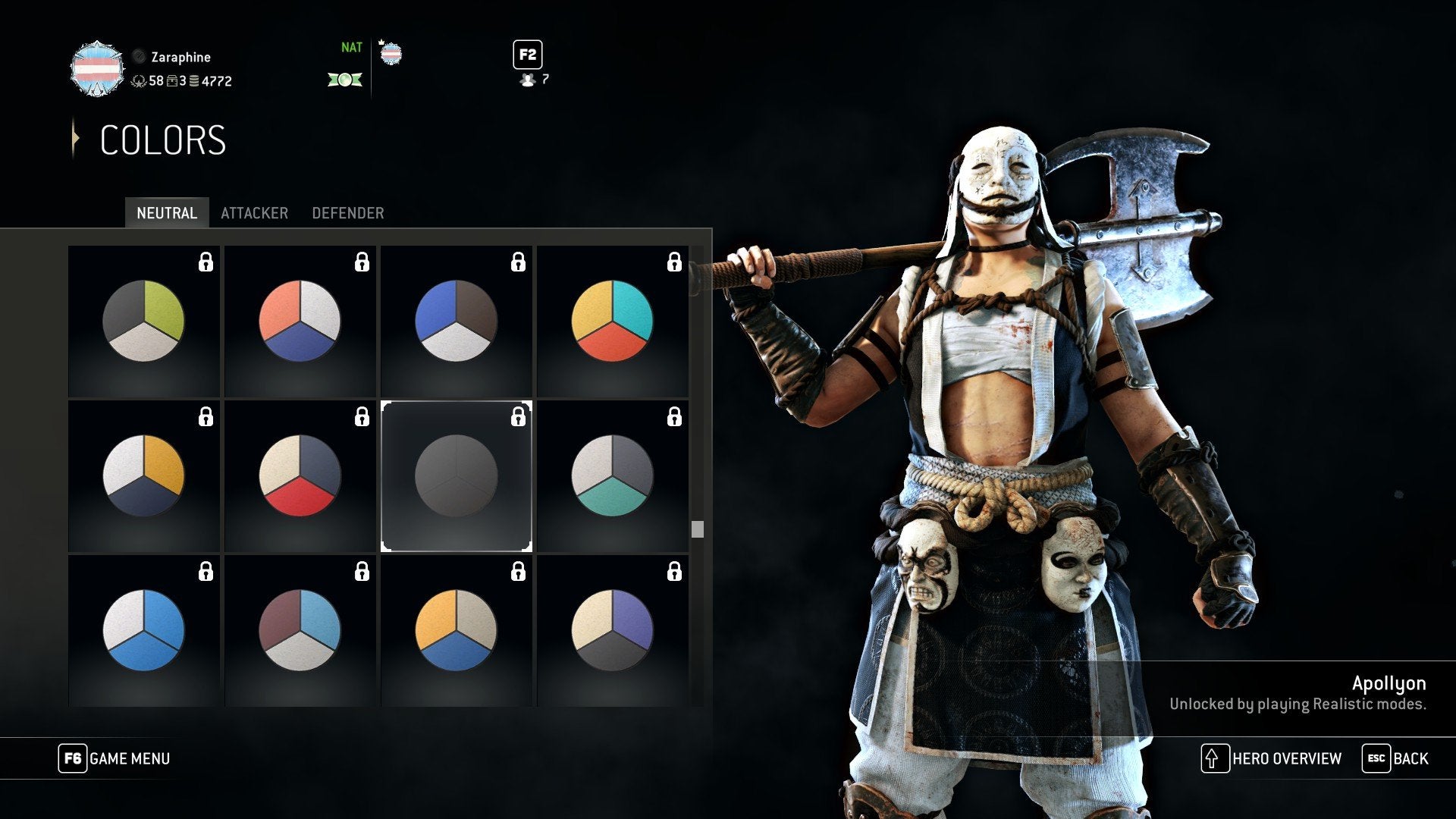Pick the salmon, white and navy blue palette

coord(300,321)
